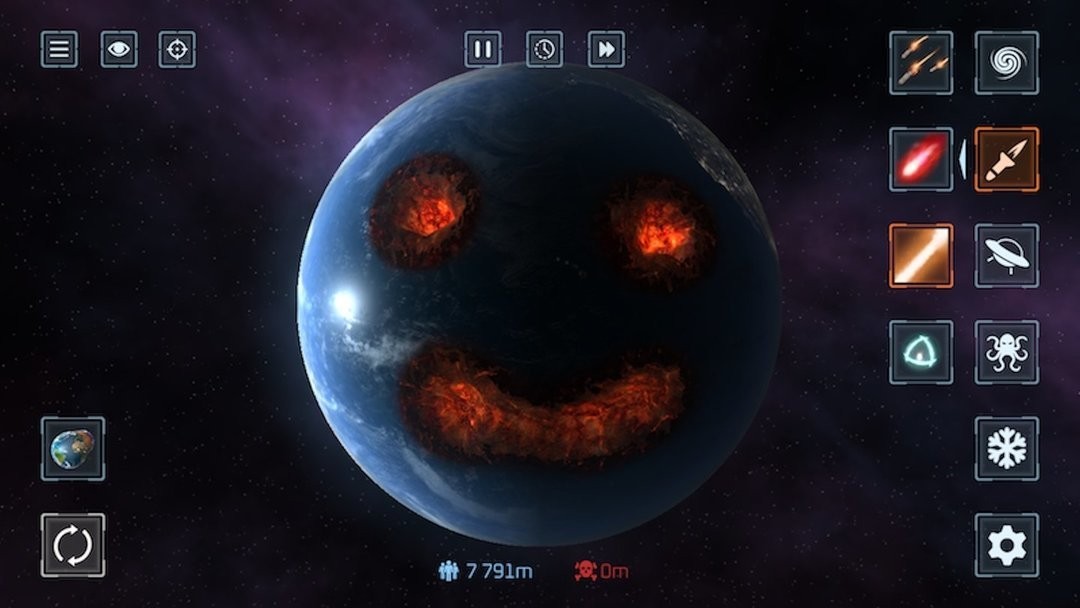Select the red plasma beam weapon
Viewport: 1080px width, 608px height.
coord(921,159)
